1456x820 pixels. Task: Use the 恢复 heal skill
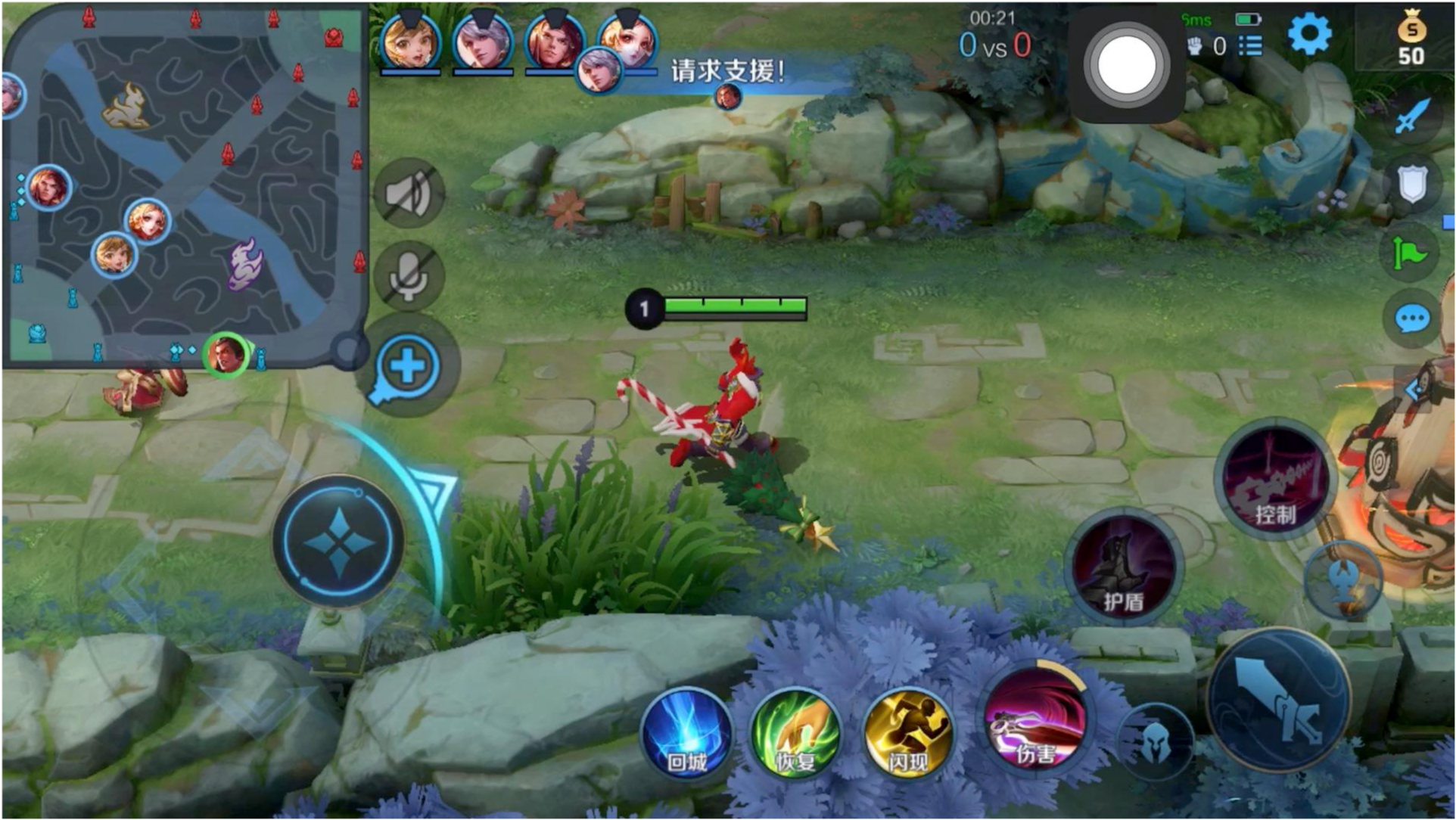coord(796,734)
